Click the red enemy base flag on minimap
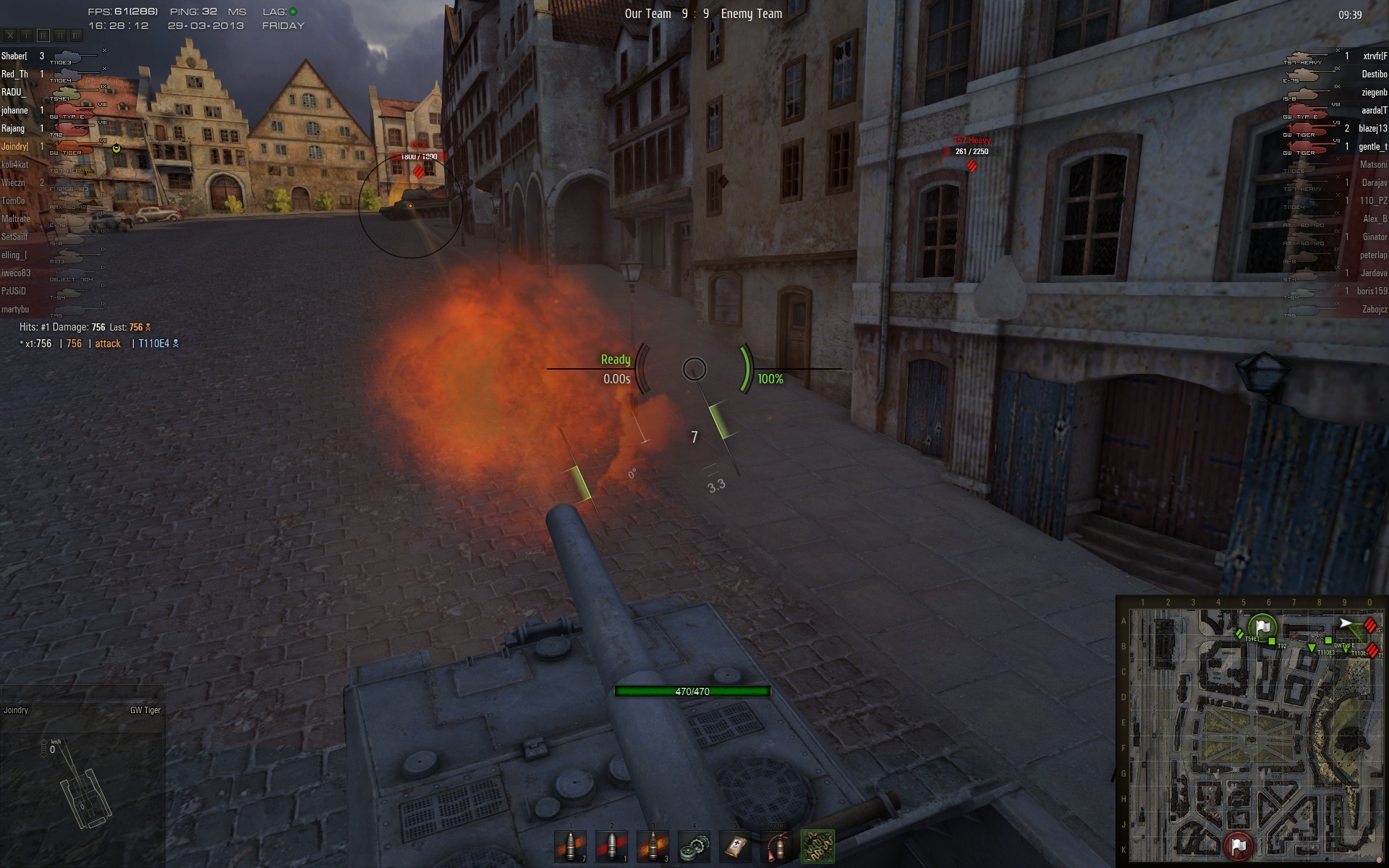 pos(1238,844)
